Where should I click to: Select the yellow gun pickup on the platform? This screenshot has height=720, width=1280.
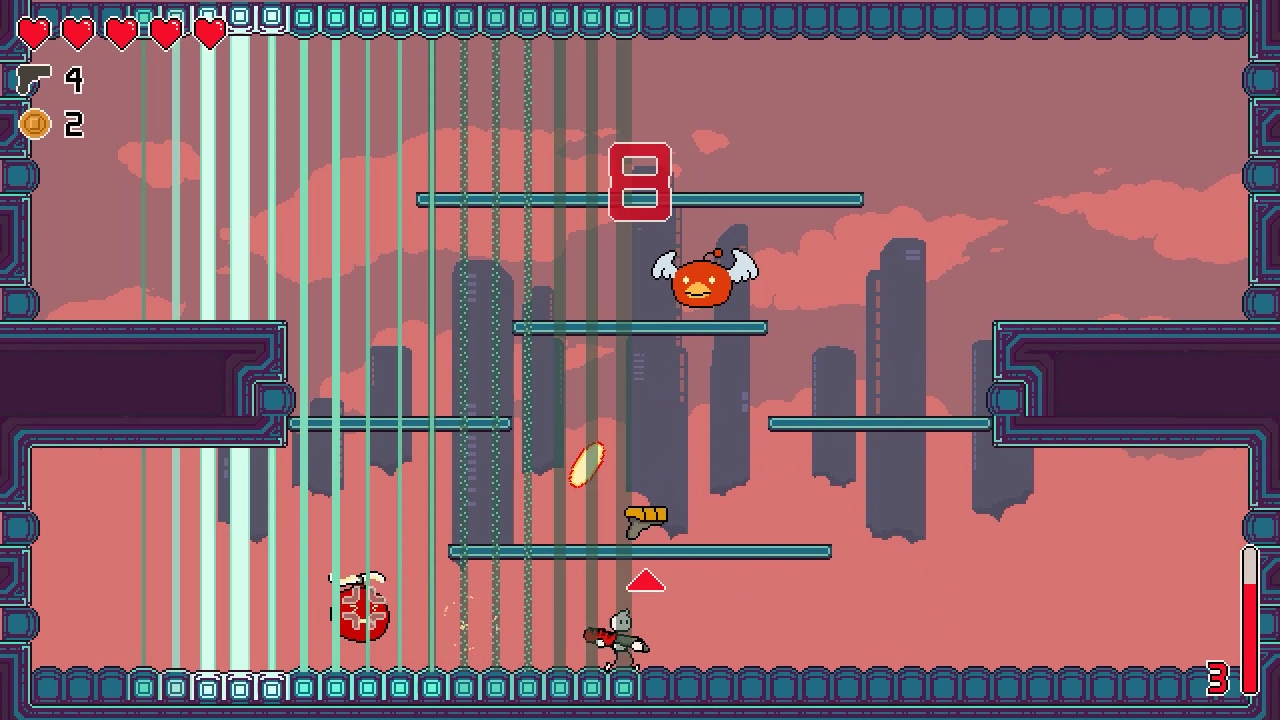click(x=645, y=517)
